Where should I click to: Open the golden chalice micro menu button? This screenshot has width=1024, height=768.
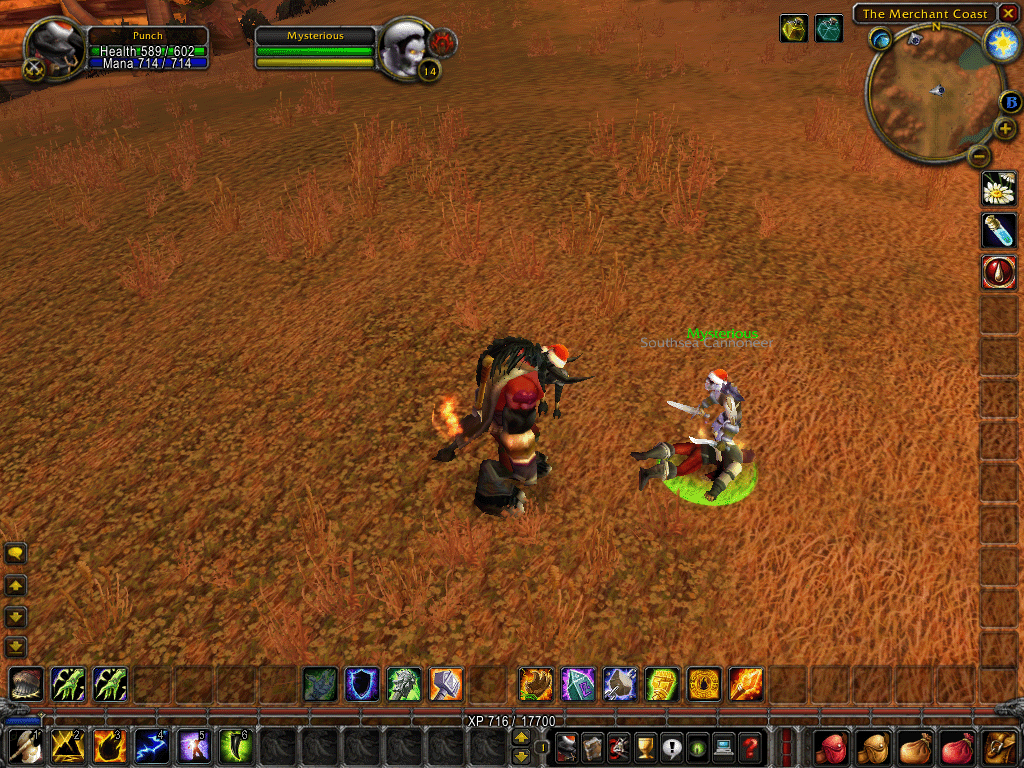click(x=646, y=746)
